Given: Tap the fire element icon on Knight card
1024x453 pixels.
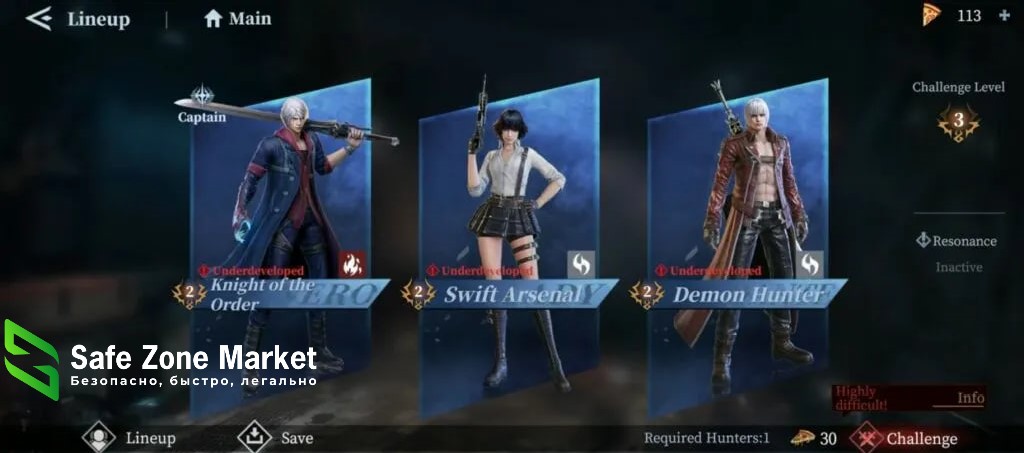Looking at the screenshot, I should click(x=352, y=264).
